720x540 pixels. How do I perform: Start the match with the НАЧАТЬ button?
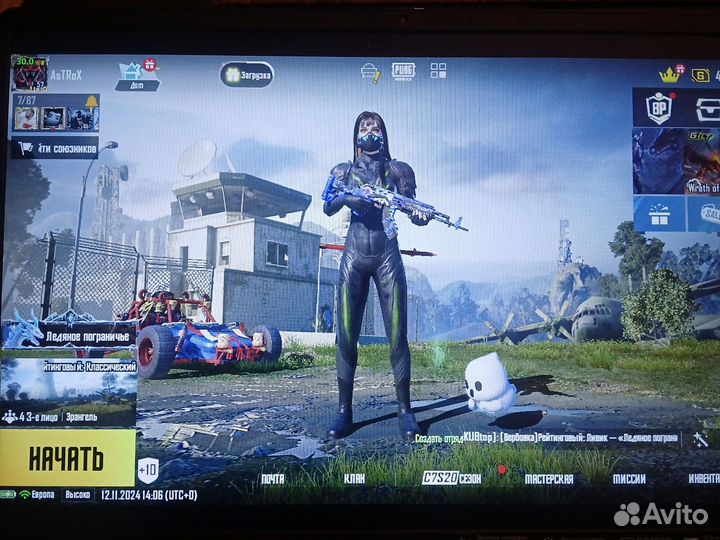pos(67,458)
